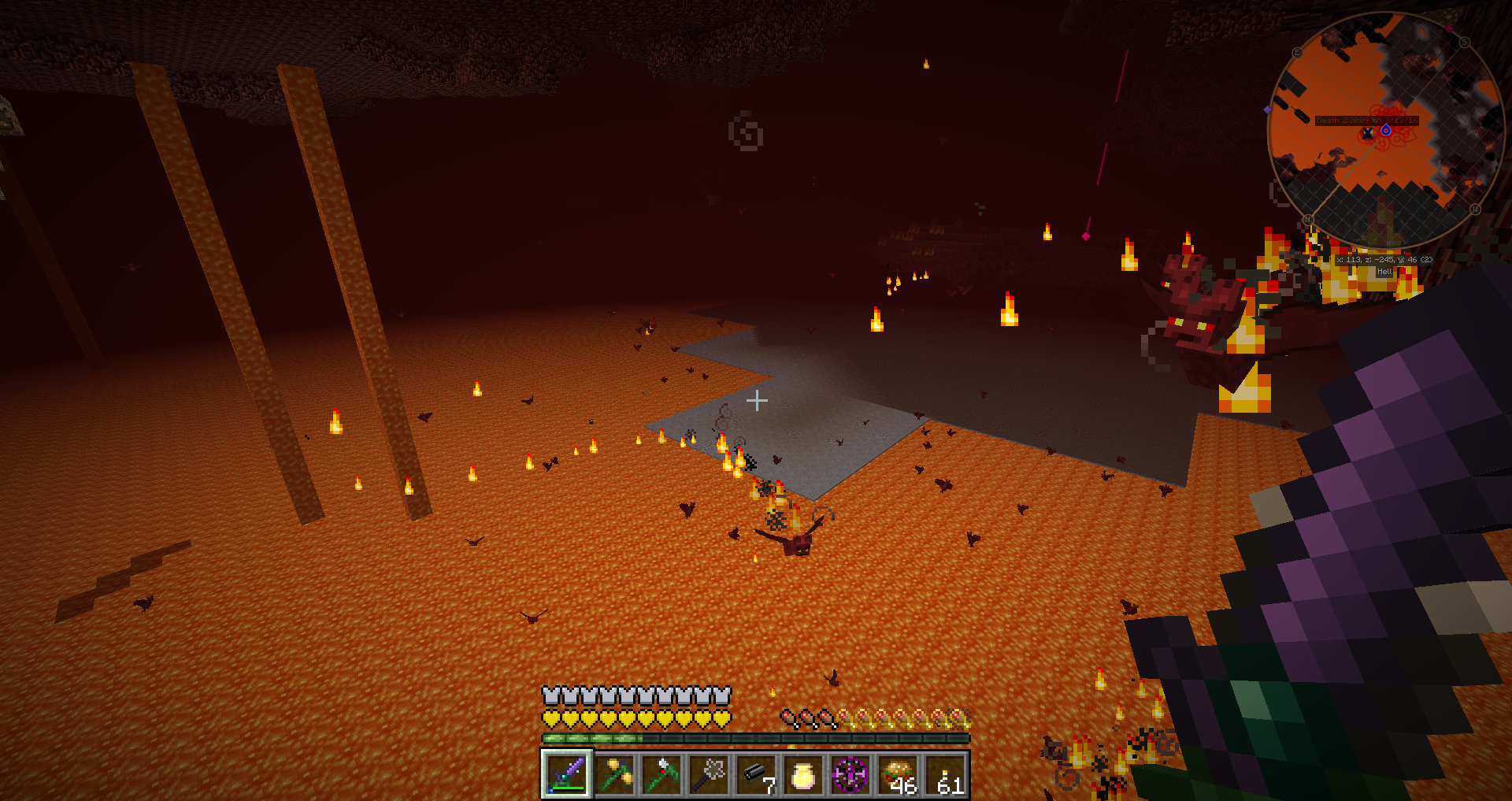Select the purple sword in the hotbar
1512x801 pixels.
(x=566, y=774)
